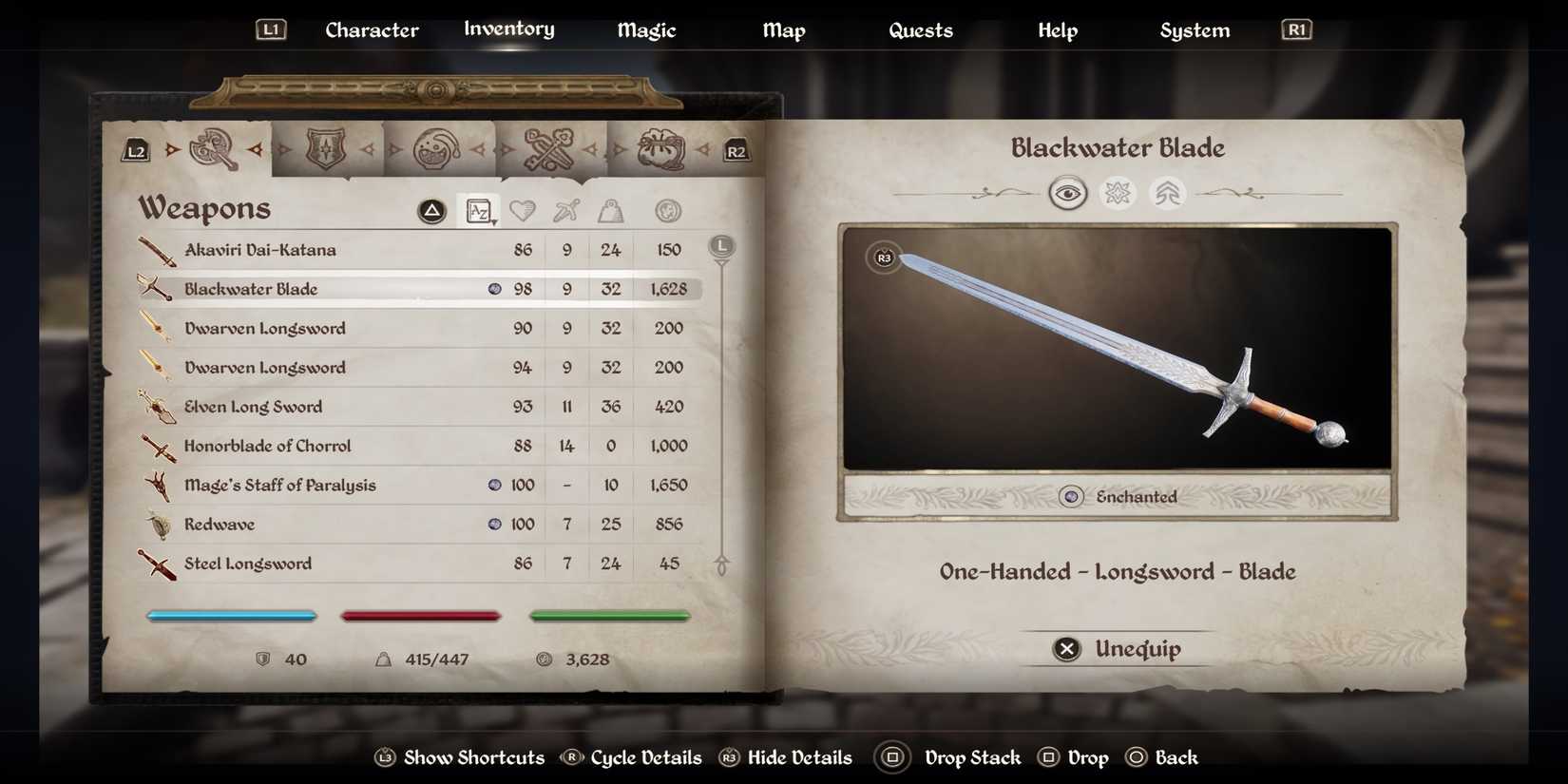
Task: Open the Apparel shield category icon
Action: (326, 147)
